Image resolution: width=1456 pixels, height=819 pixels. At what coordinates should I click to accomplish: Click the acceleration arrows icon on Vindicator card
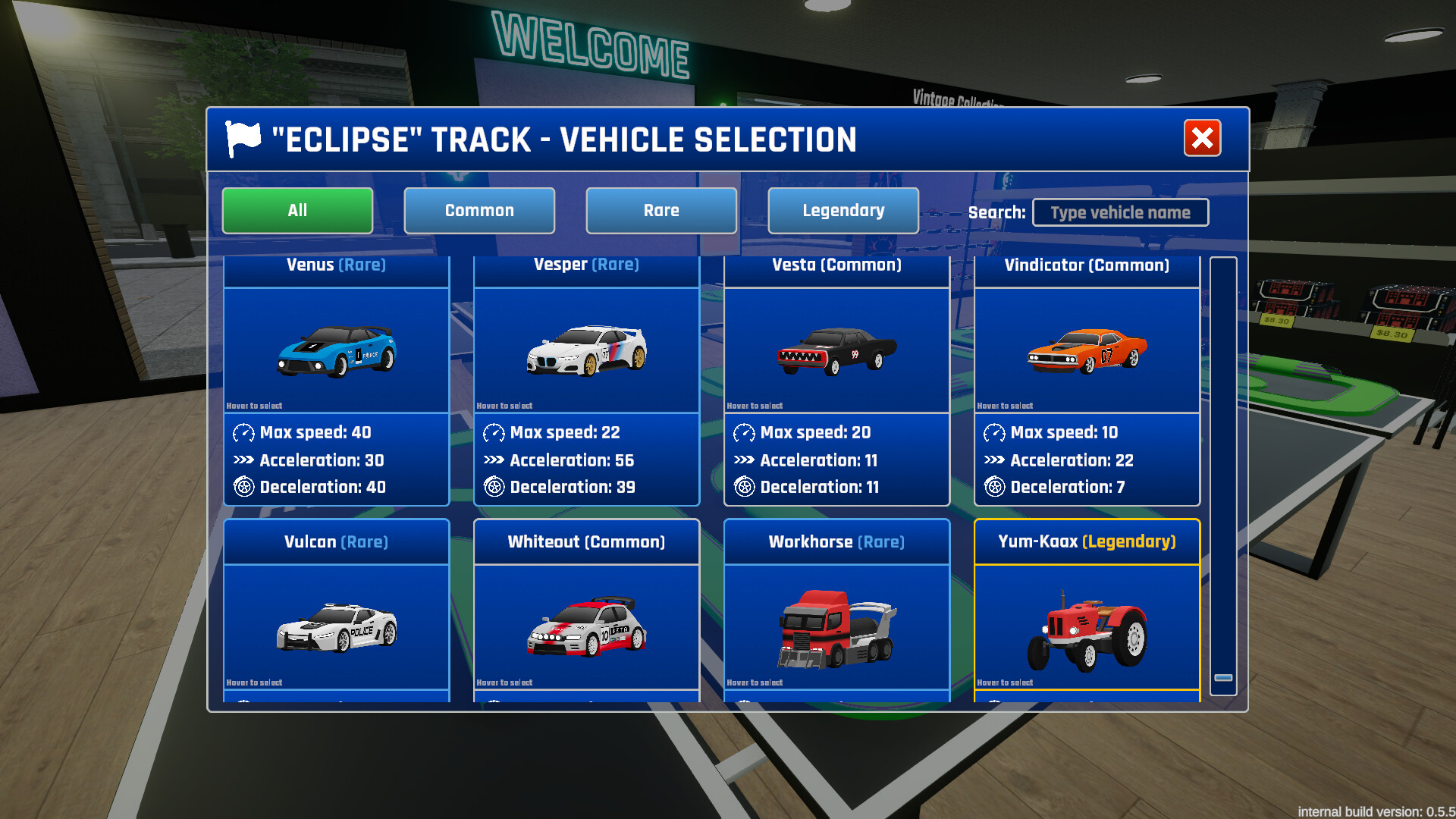tap(994, 460)
